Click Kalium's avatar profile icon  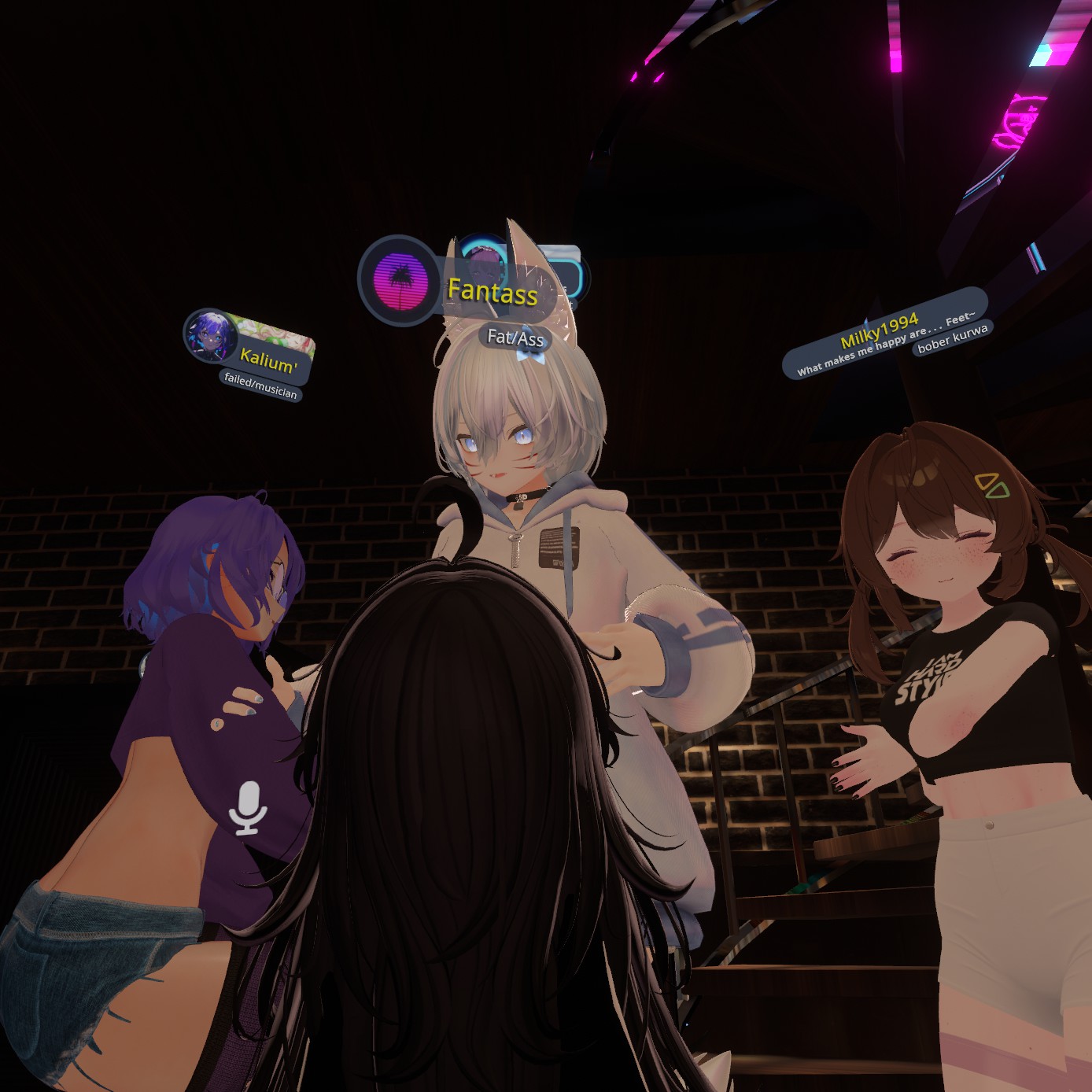pyautogui.click(x=210, y=336)
